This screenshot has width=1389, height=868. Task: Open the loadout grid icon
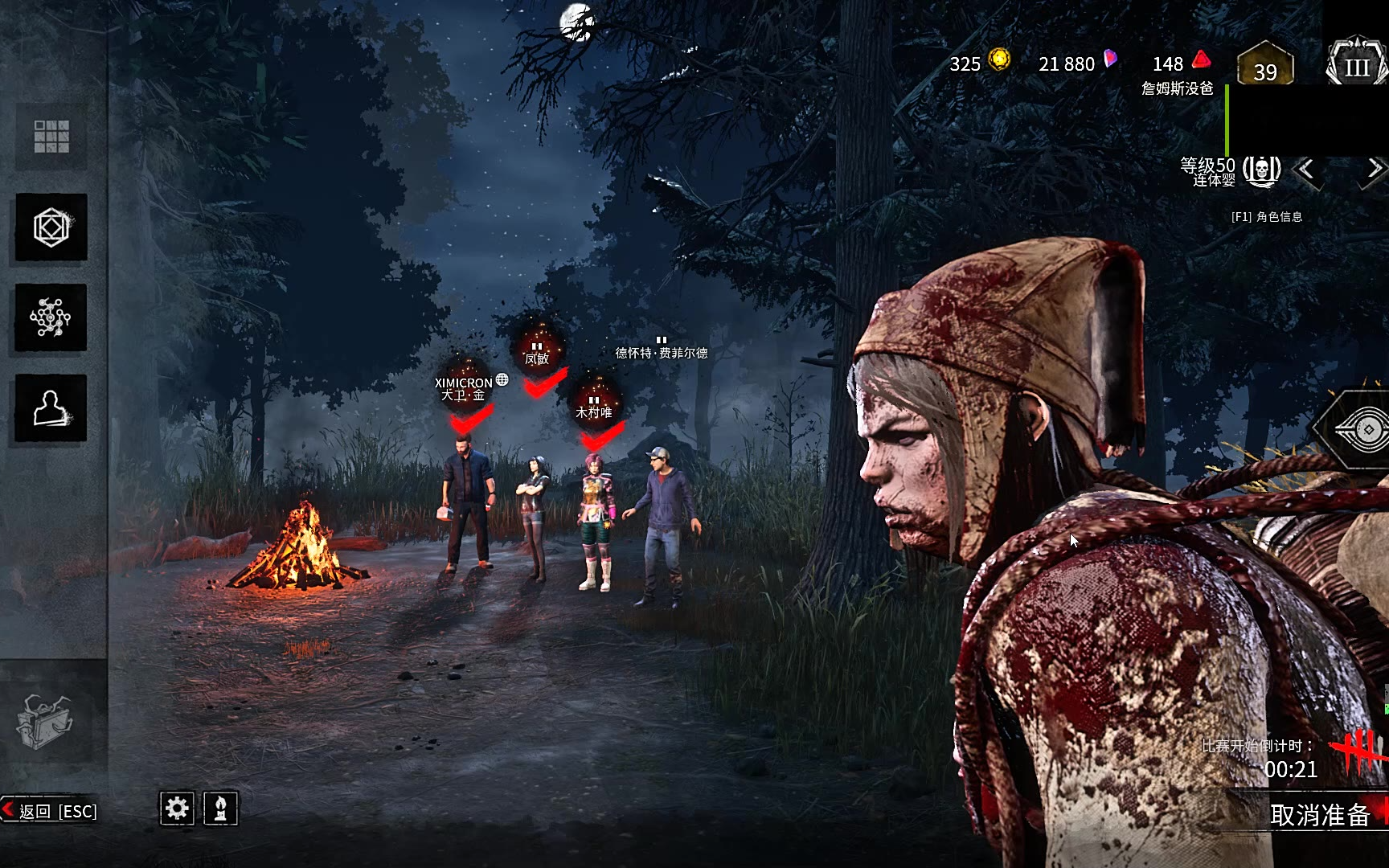coord(51,137)
